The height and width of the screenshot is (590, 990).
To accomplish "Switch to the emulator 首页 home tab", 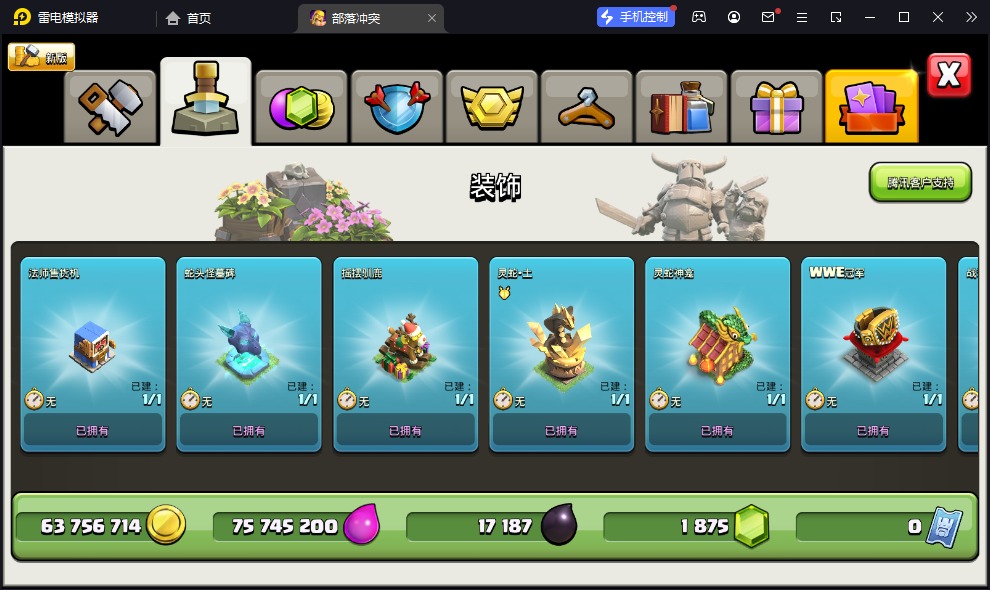I will coord(189,17).
